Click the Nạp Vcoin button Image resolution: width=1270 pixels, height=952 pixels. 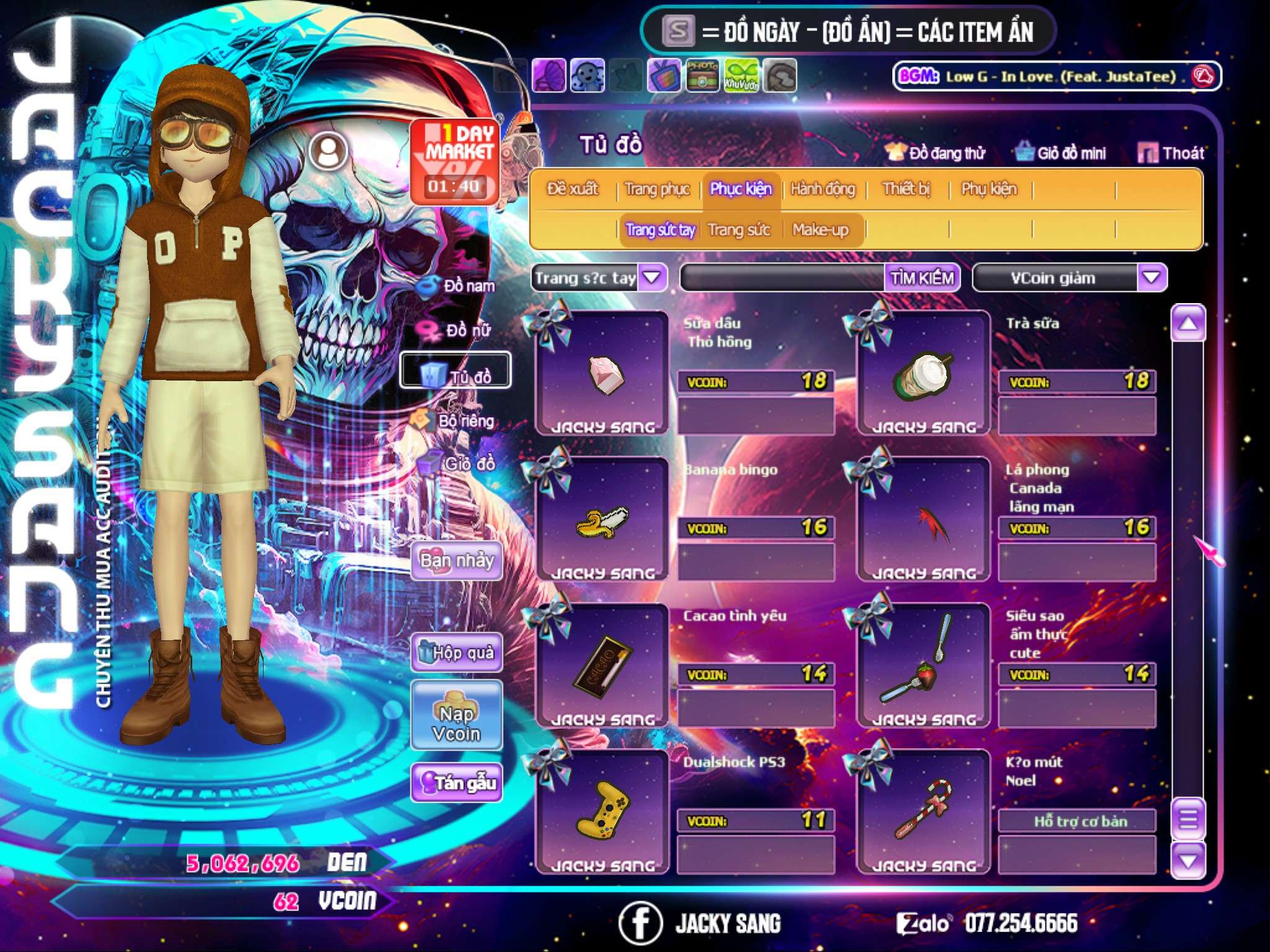[x=456, y=723]
